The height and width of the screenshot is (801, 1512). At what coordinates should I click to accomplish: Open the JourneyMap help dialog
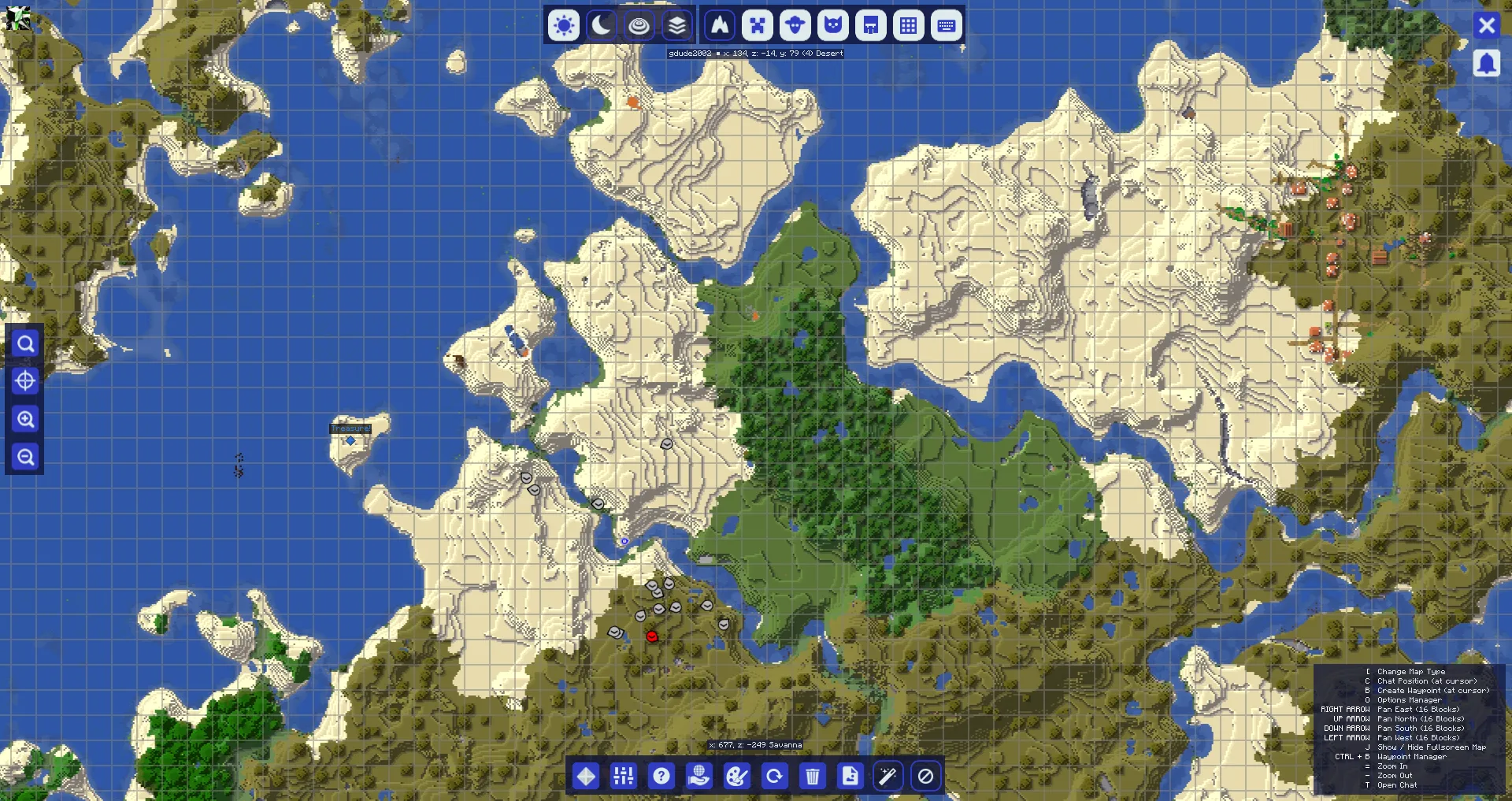[x=661, y=776]
